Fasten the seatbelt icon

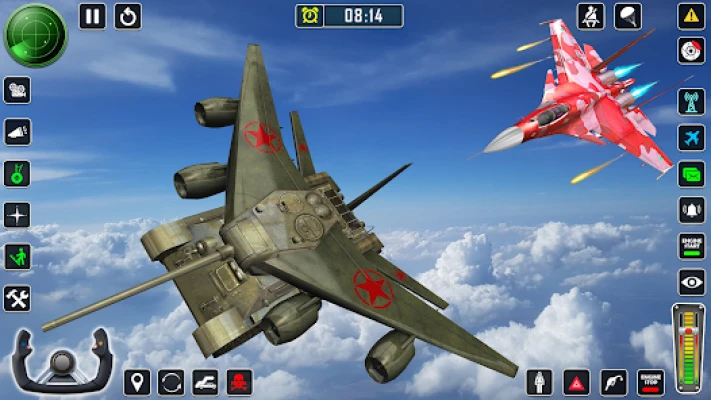click(591, 16)
